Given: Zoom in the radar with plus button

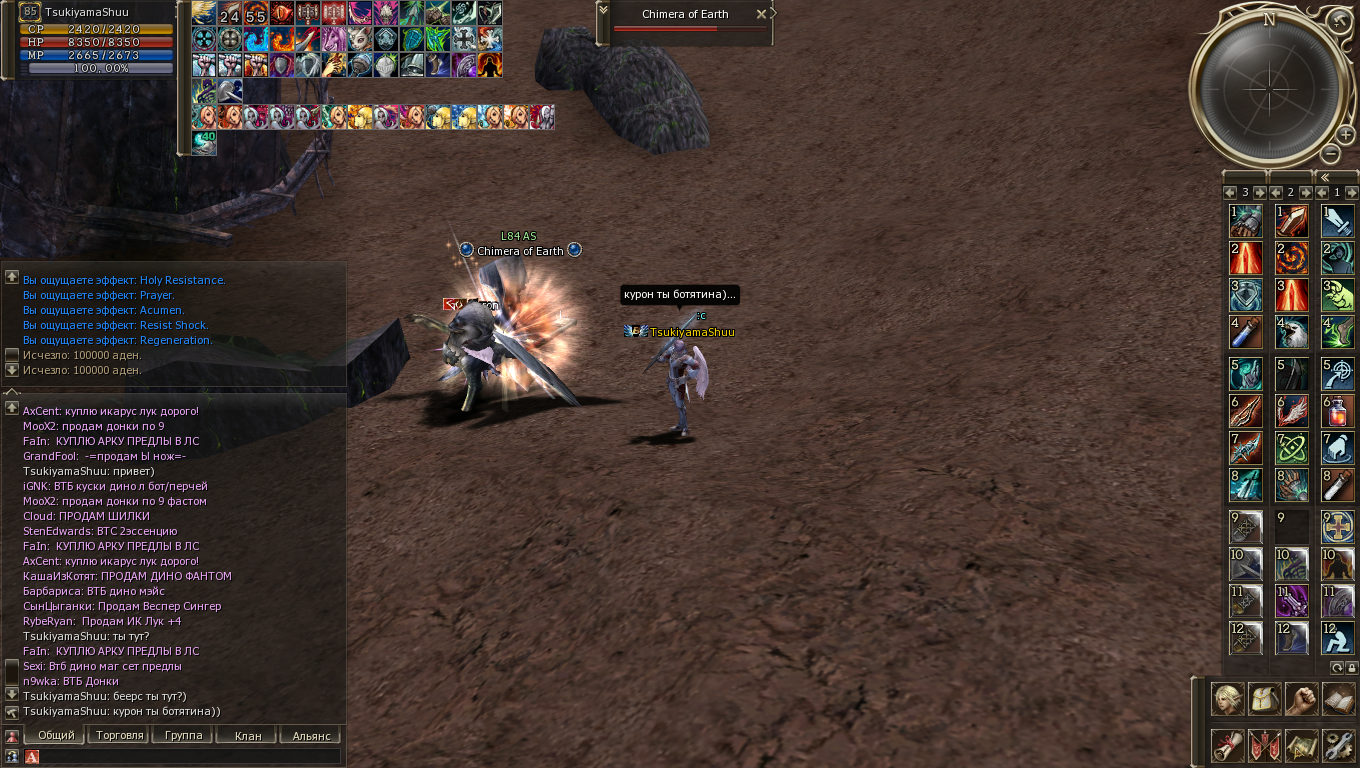Looking at the screenshot, I should pyautogui.click(x=1347, y=135).
